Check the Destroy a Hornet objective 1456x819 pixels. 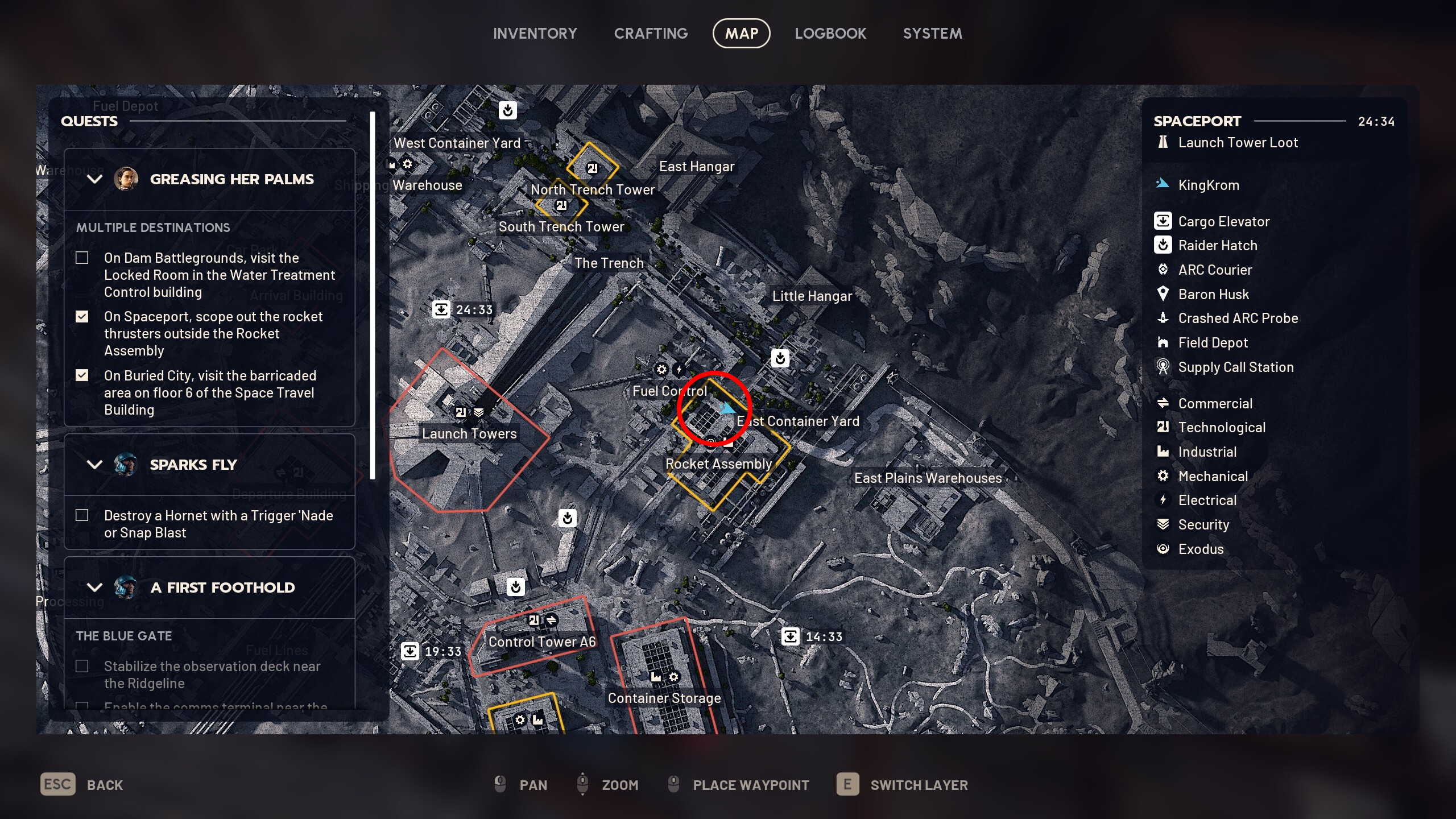pos(82,515)
